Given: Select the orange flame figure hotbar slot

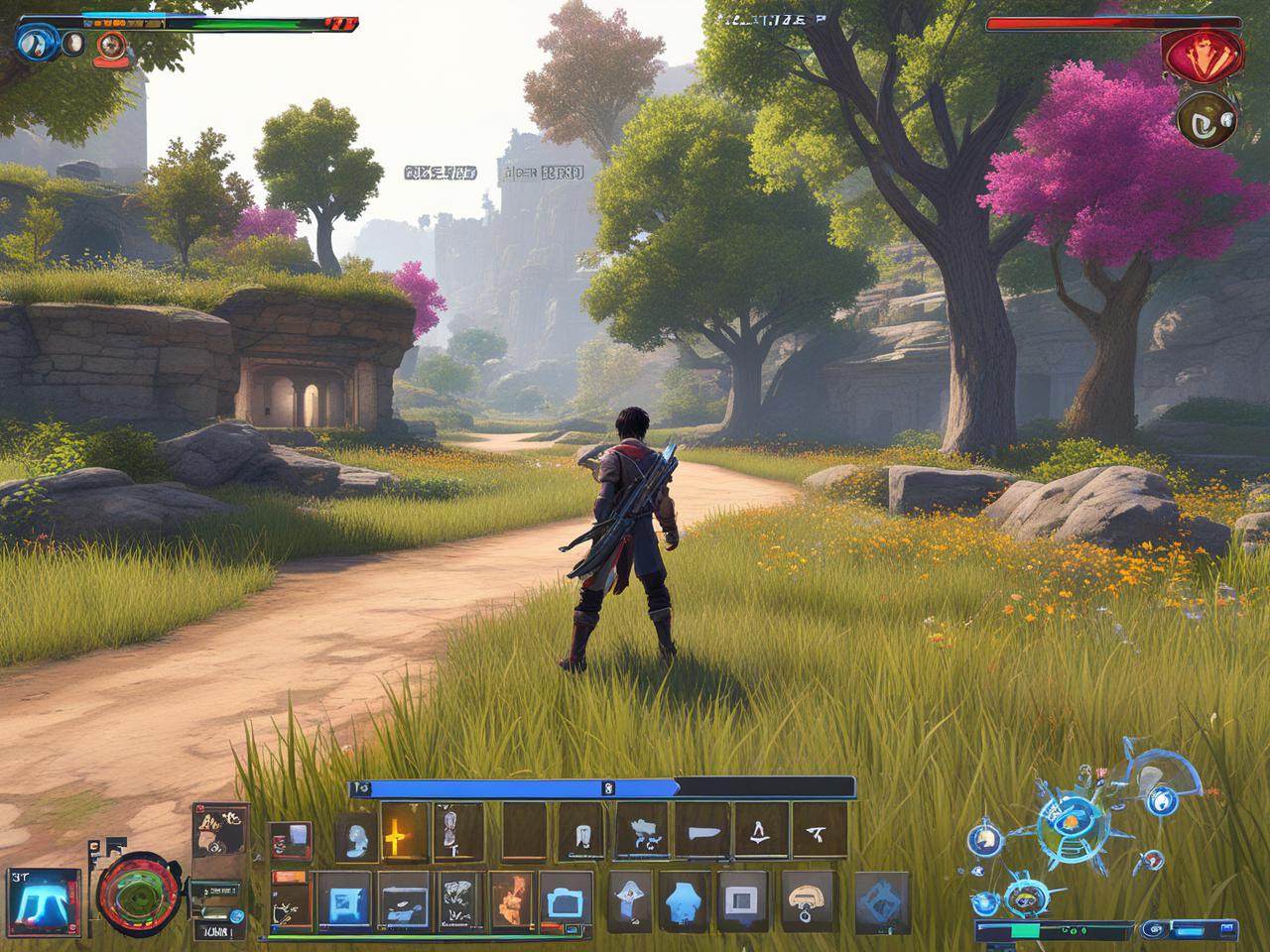Looking at the screenshot, I should click(513, 899).
